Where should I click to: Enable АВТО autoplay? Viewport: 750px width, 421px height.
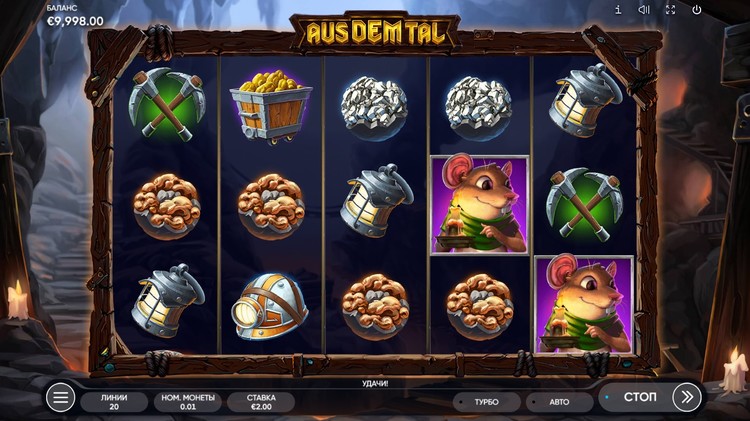pos(557,402)
